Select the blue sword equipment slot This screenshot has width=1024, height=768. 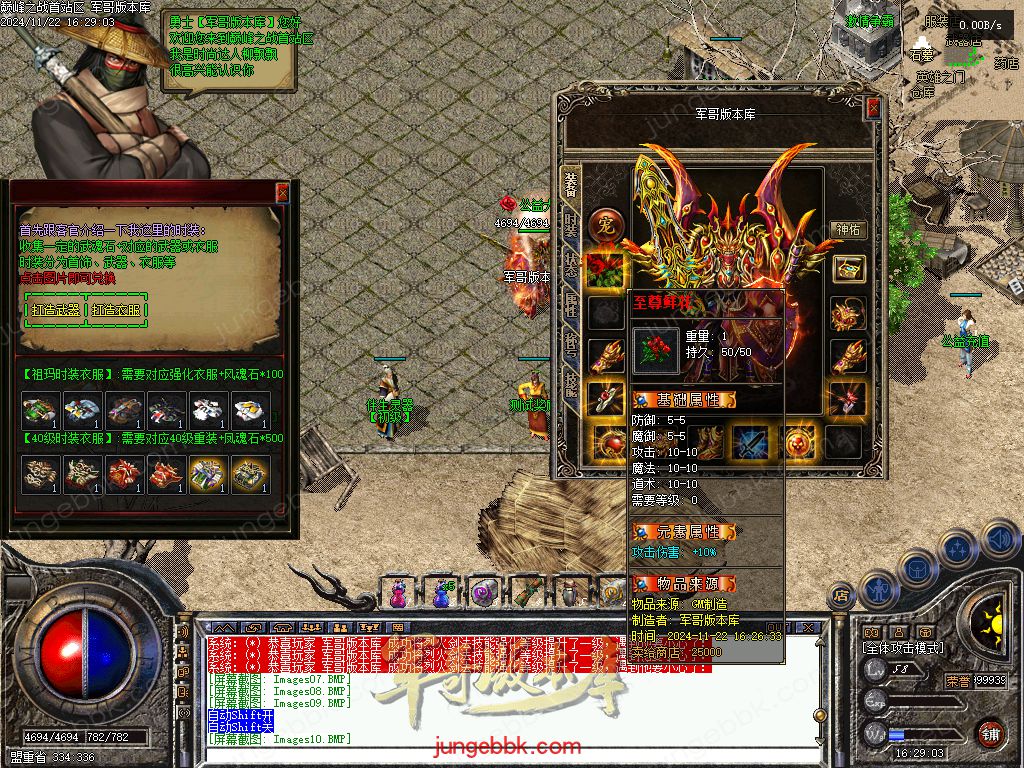[x=751, y=441]
